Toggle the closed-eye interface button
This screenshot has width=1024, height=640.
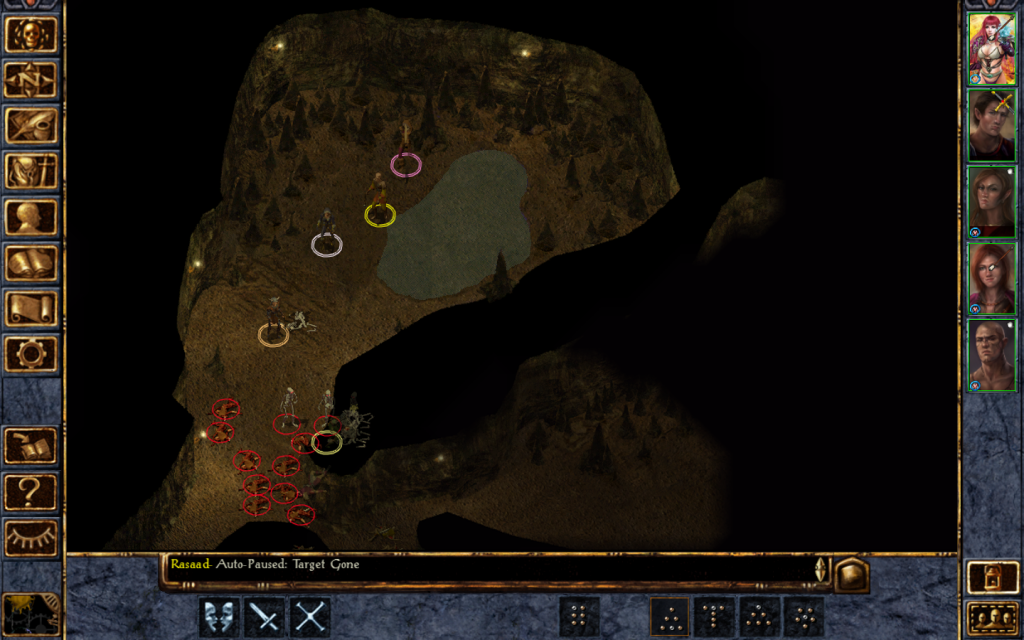(x=31, y=538)
